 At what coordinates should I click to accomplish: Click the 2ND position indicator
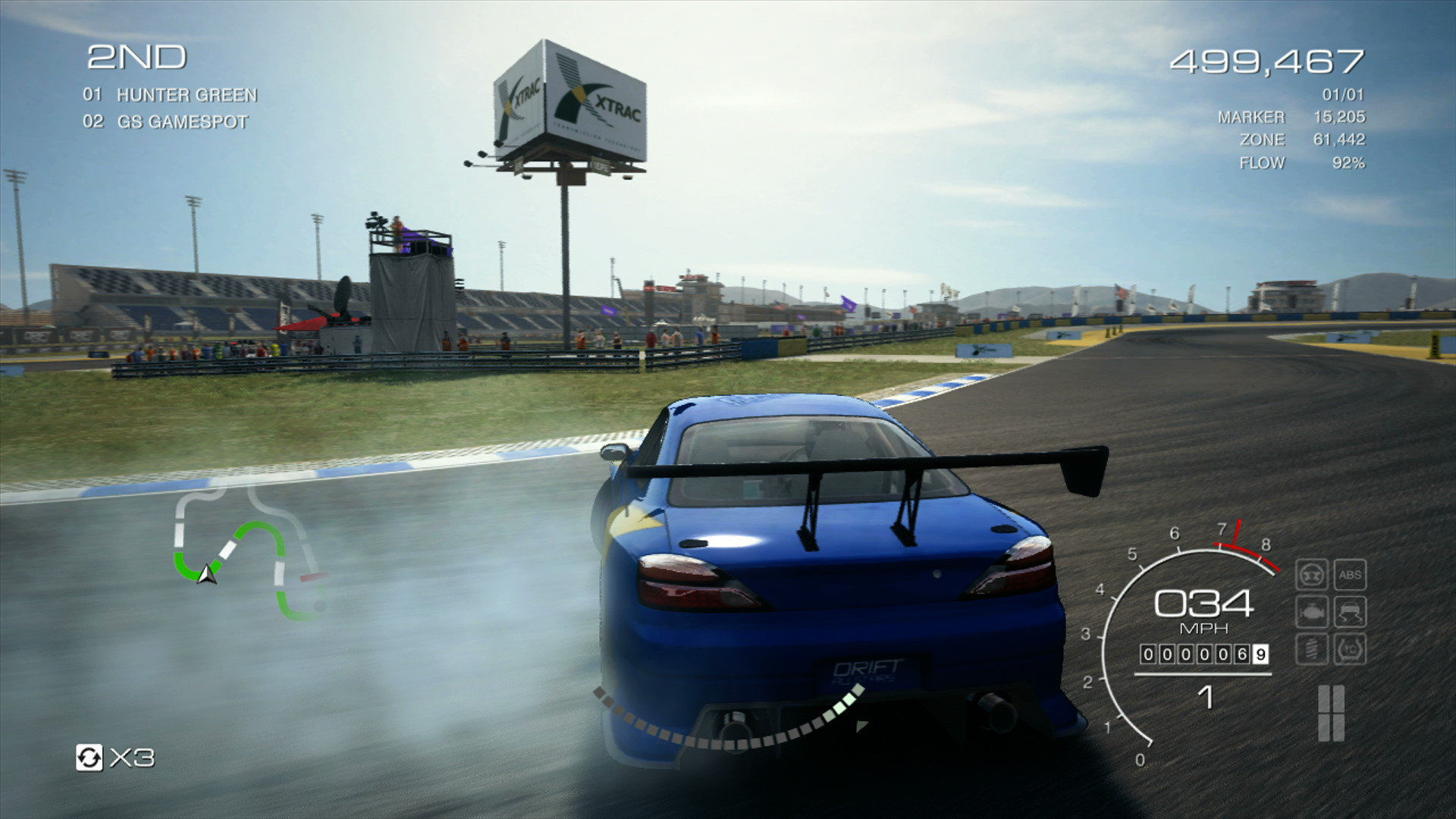pyautogui.click(x=136, y=55)
